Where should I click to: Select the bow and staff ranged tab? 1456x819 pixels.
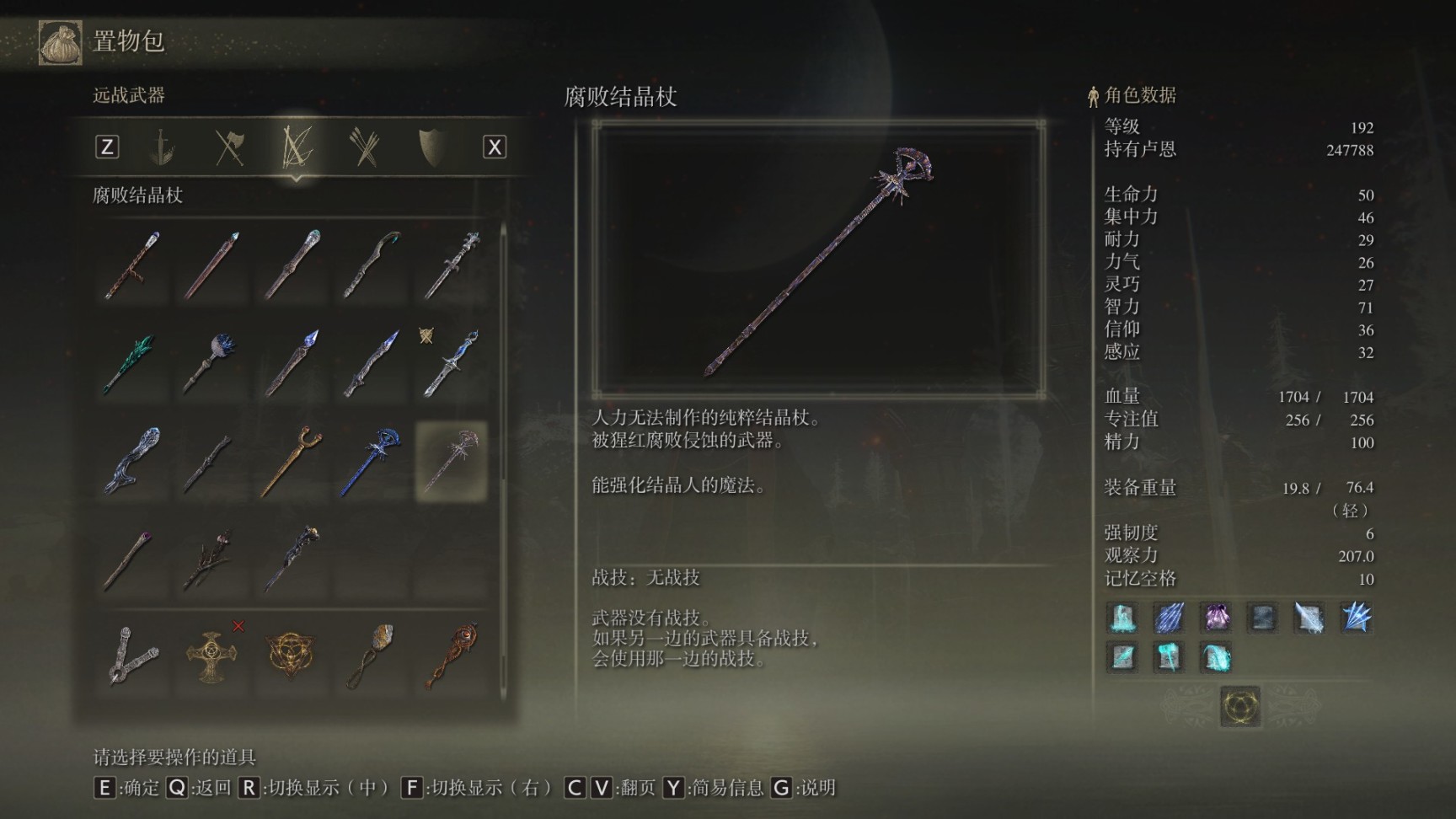(297, 147)
